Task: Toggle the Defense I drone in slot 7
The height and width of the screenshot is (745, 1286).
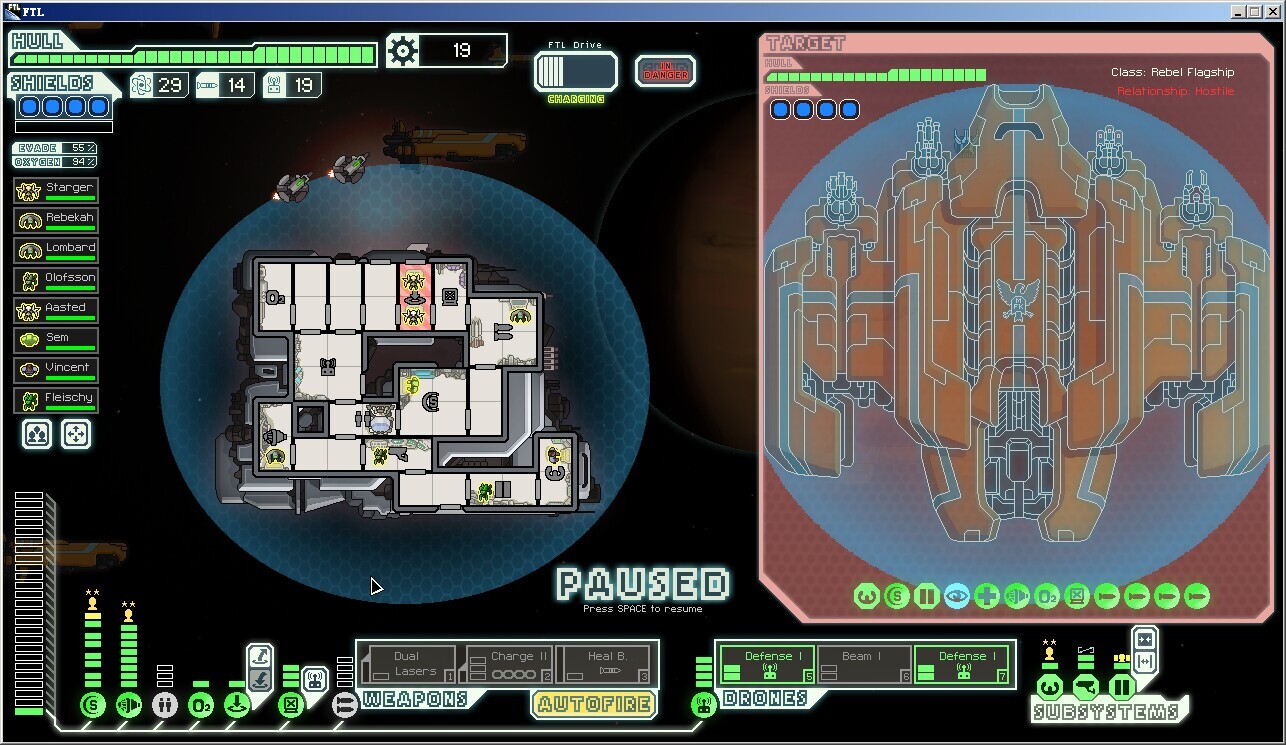Action: [962, 664]
